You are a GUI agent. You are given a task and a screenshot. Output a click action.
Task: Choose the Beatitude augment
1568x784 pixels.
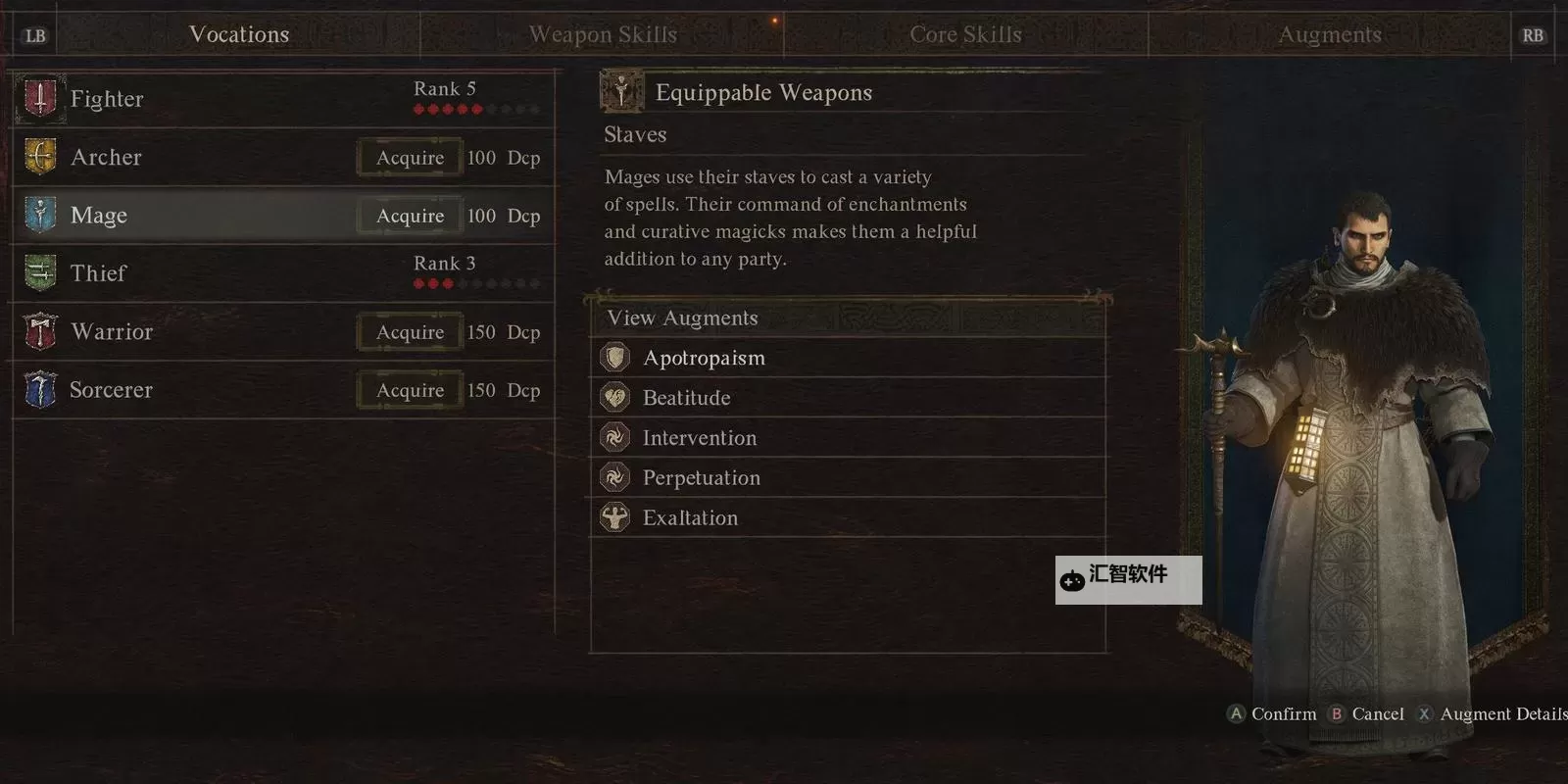coord(686,398)
